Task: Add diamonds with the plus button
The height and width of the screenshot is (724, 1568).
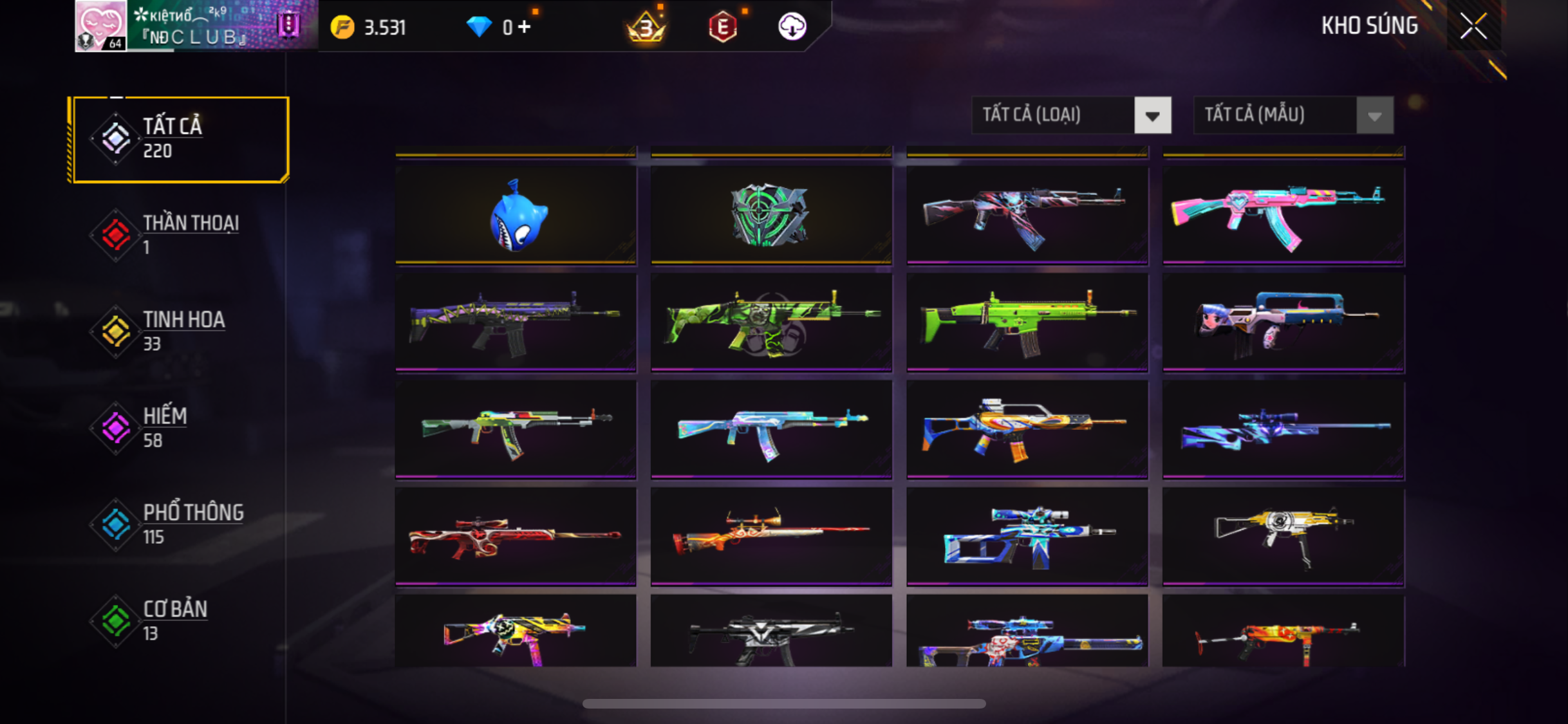Action: coord(525,27)
